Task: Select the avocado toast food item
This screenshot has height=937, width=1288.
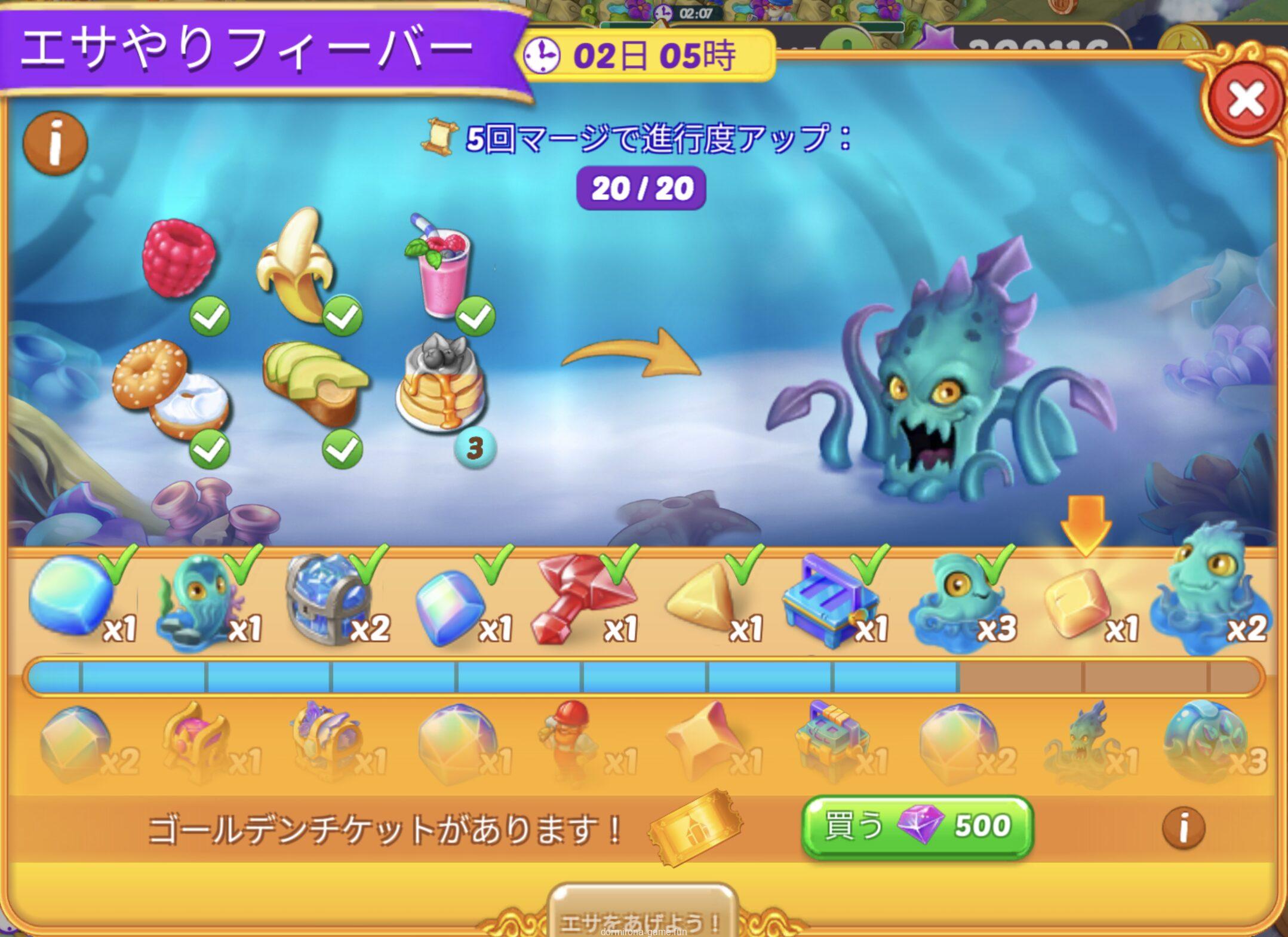Action: point(313,382)
